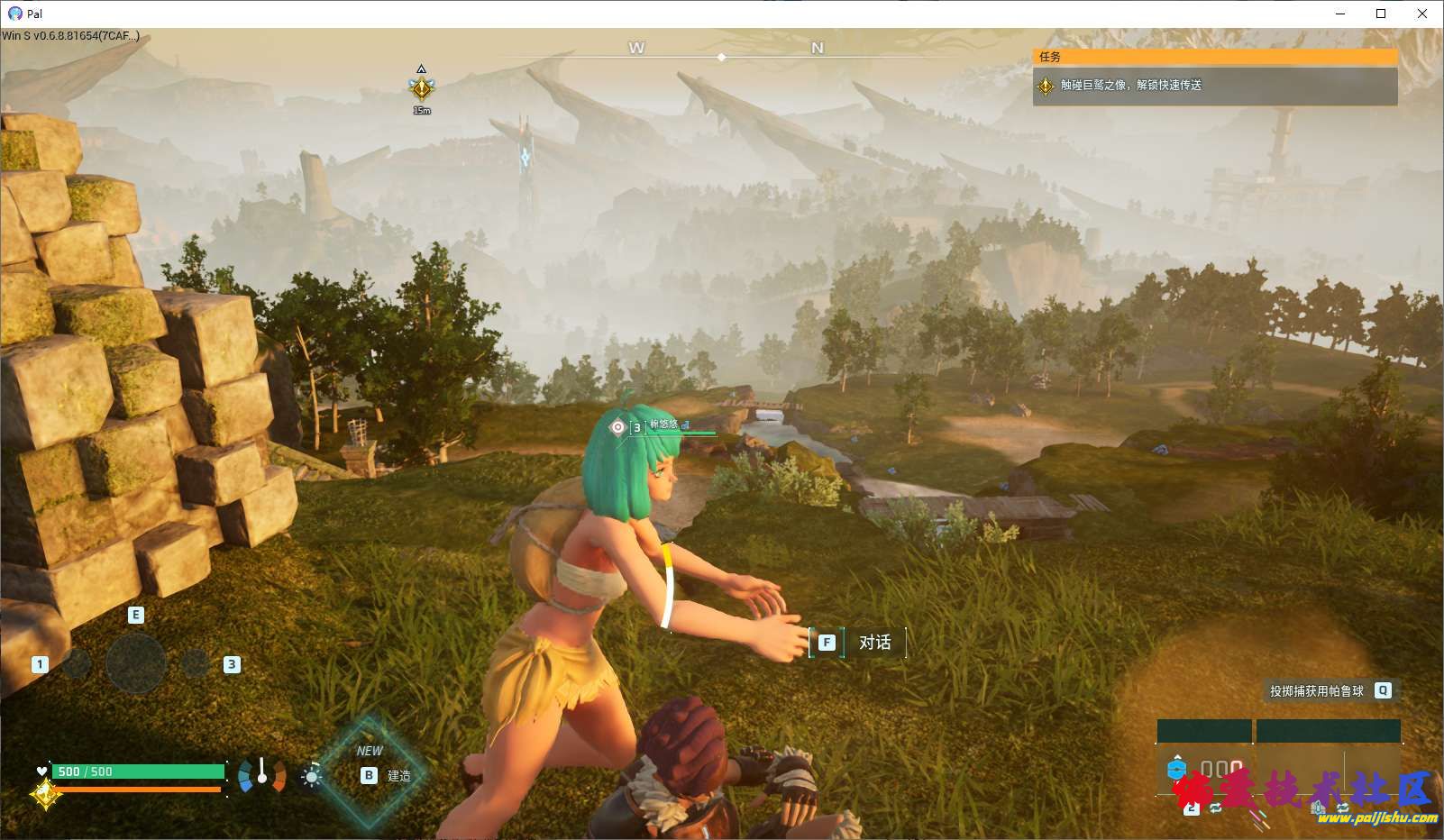1444x840 pixels.
Task: Select the gold quest waypoint marker showing 15m
Action: (x=421, y=88)
